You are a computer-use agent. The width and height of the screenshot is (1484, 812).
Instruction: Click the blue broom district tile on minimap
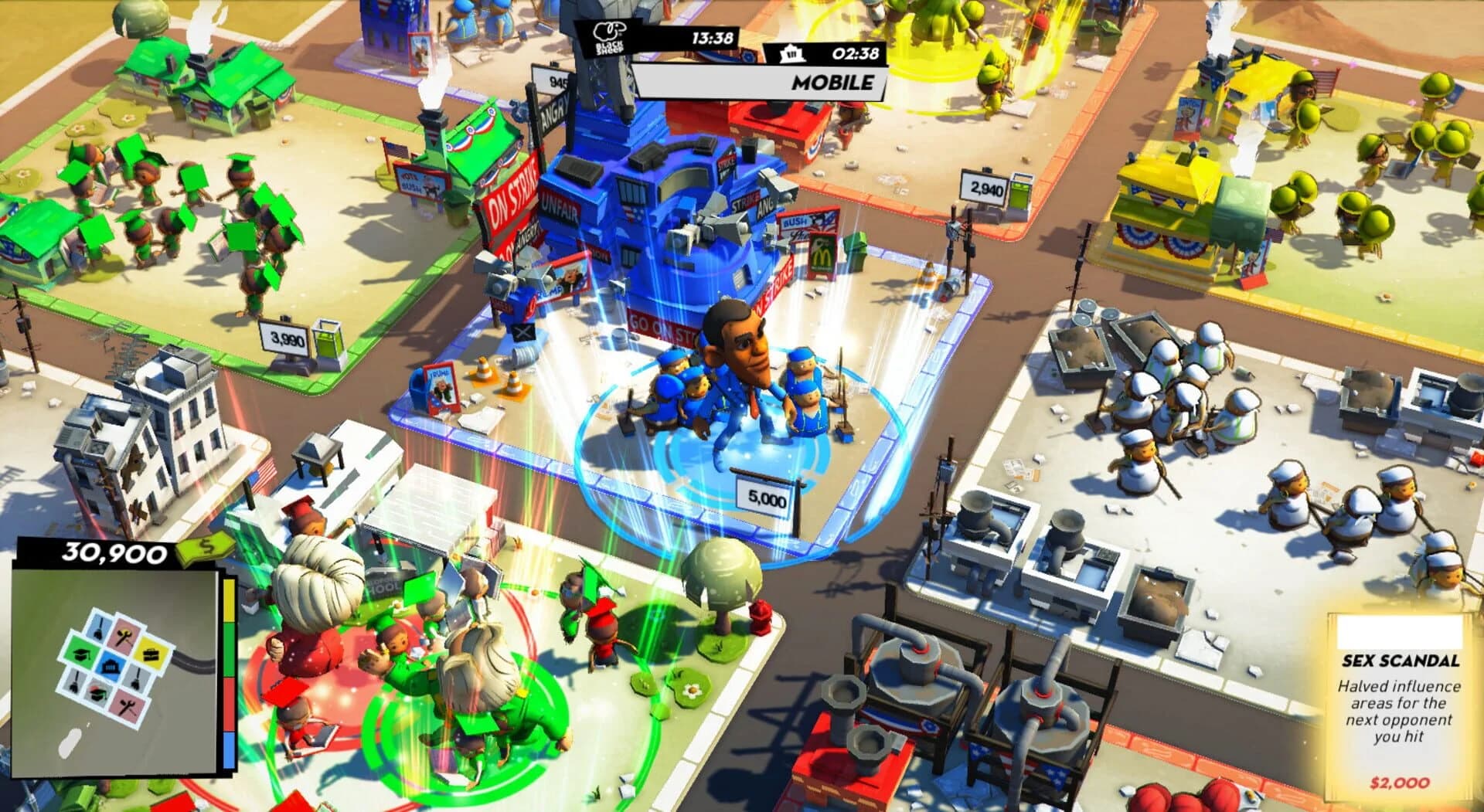coord(98,627)
